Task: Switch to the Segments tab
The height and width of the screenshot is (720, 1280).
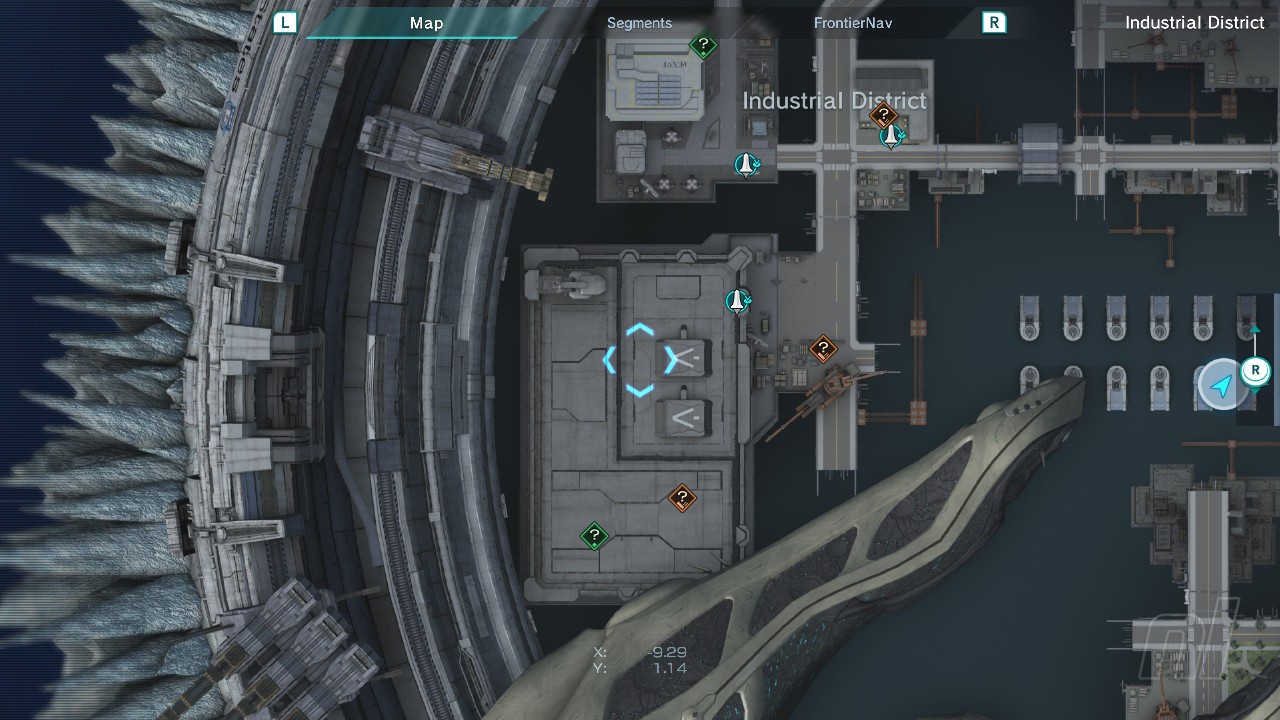Action: pos(639,23)
